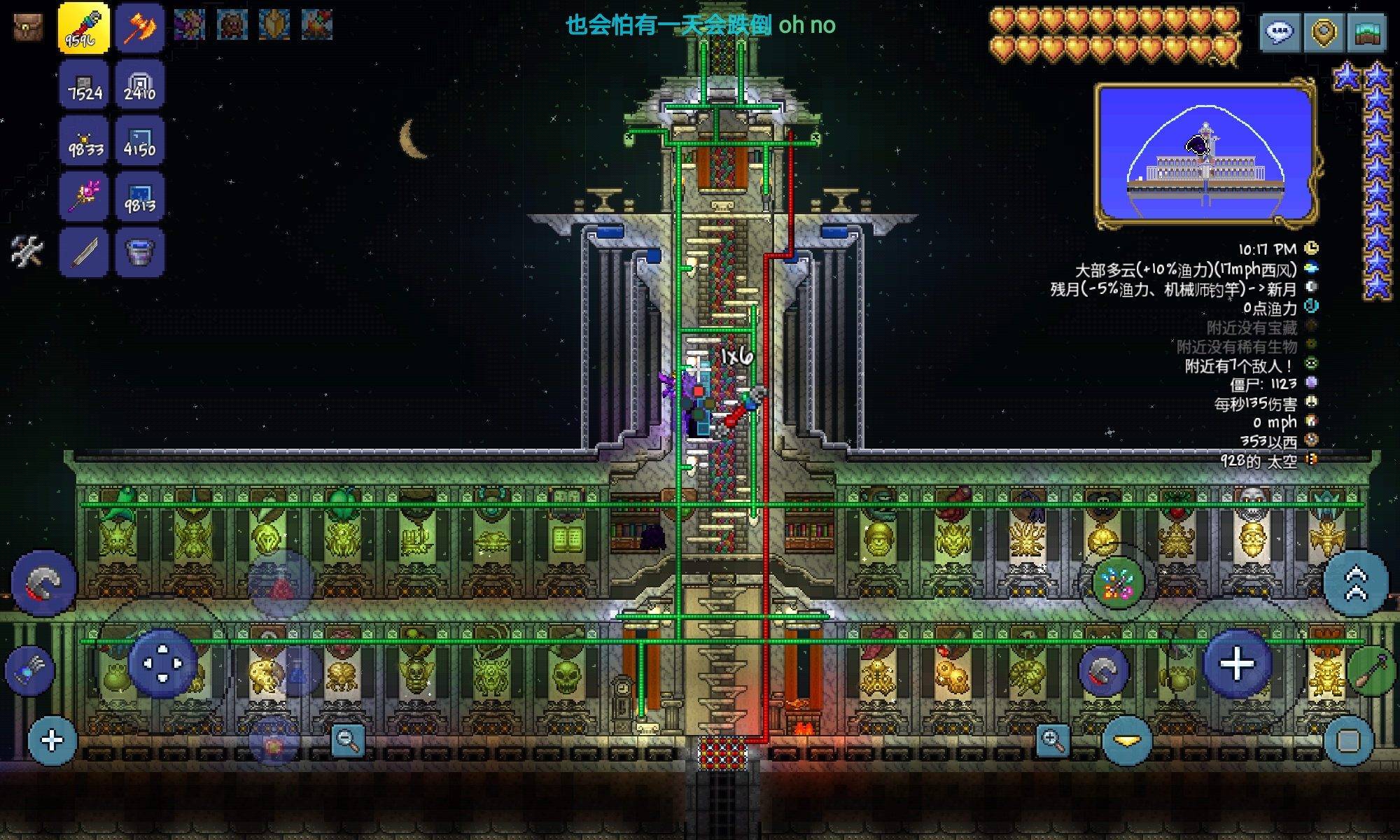Viewport: 1400px width, 840px height.
Task: Open the crossed hammer and wrench menu
Action: [27, 251]
